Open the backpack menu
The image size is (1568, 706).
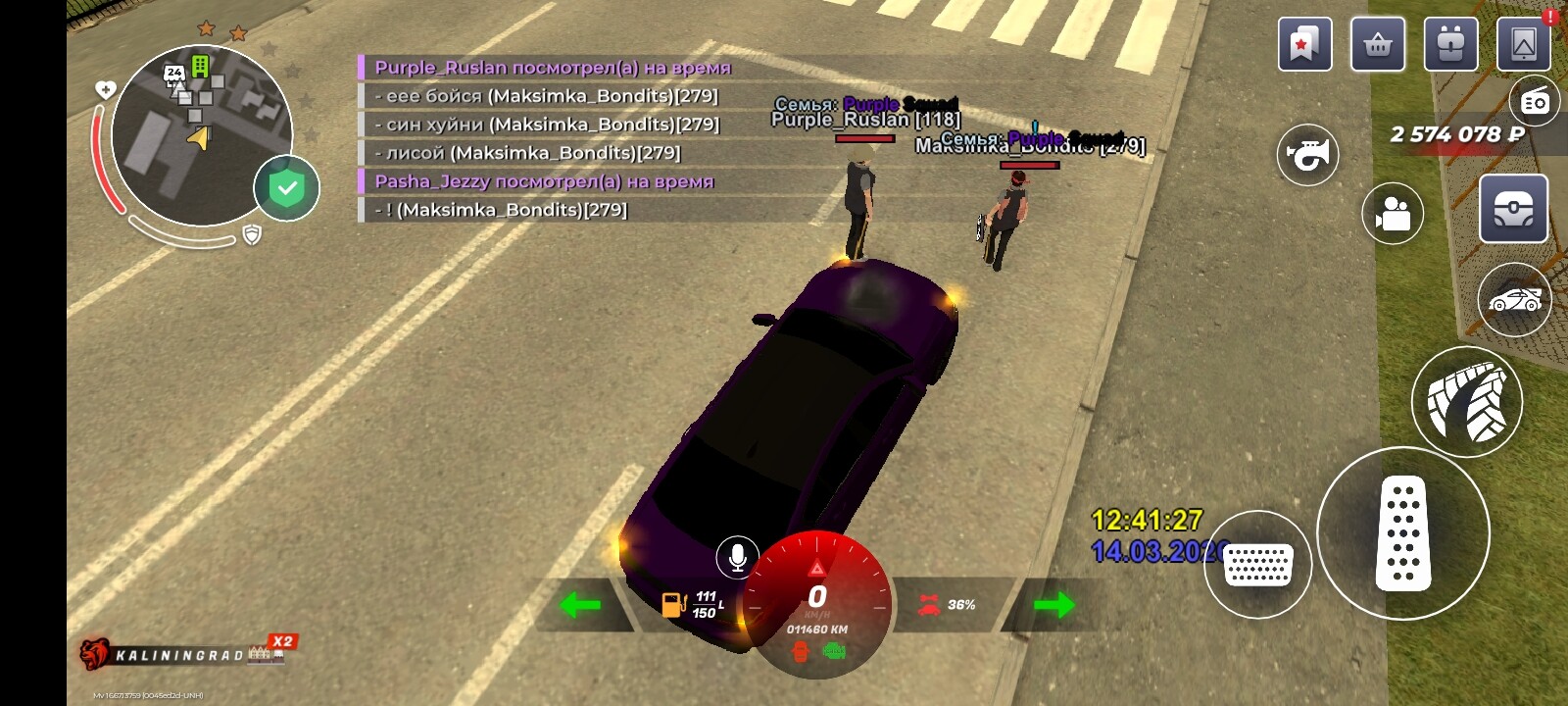tap(1450, 44)
